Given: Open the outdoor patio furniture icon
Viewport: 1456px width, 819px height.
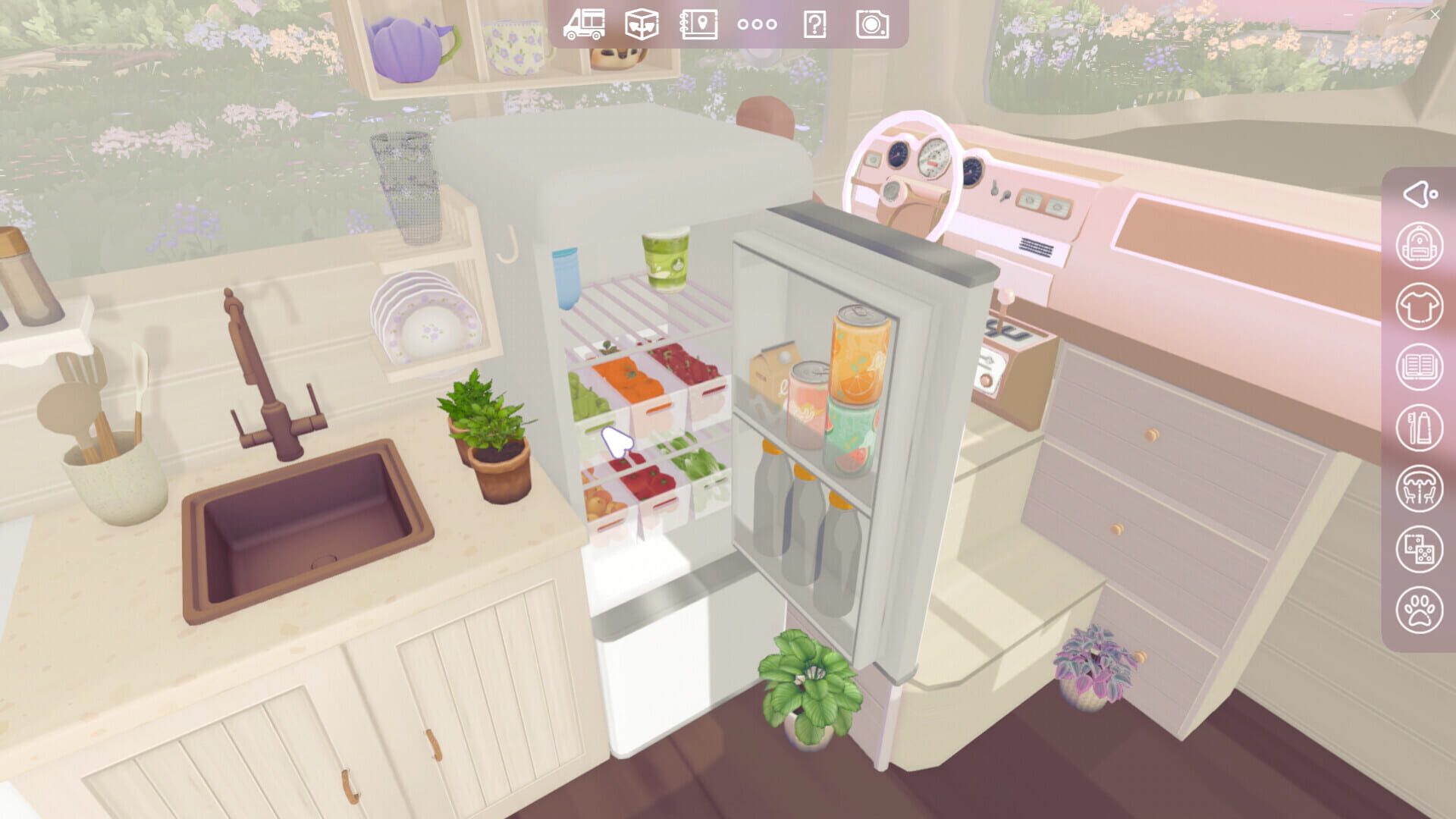Looking at the screenshot, I should (x=1422, y=488).
